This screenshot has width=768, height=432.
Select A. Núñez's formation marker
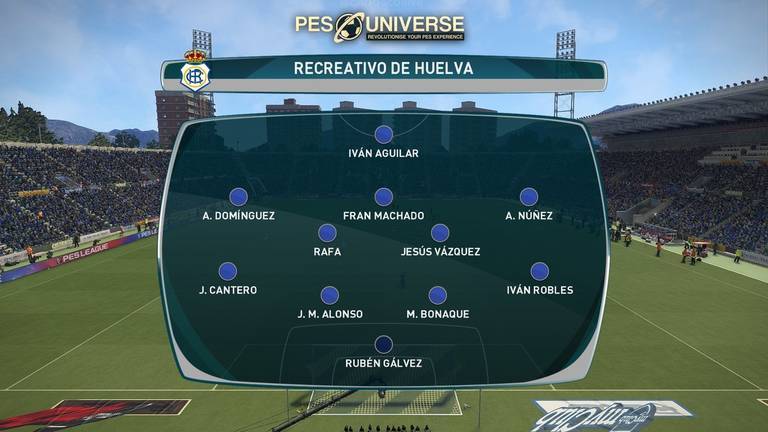coord(529,197)
